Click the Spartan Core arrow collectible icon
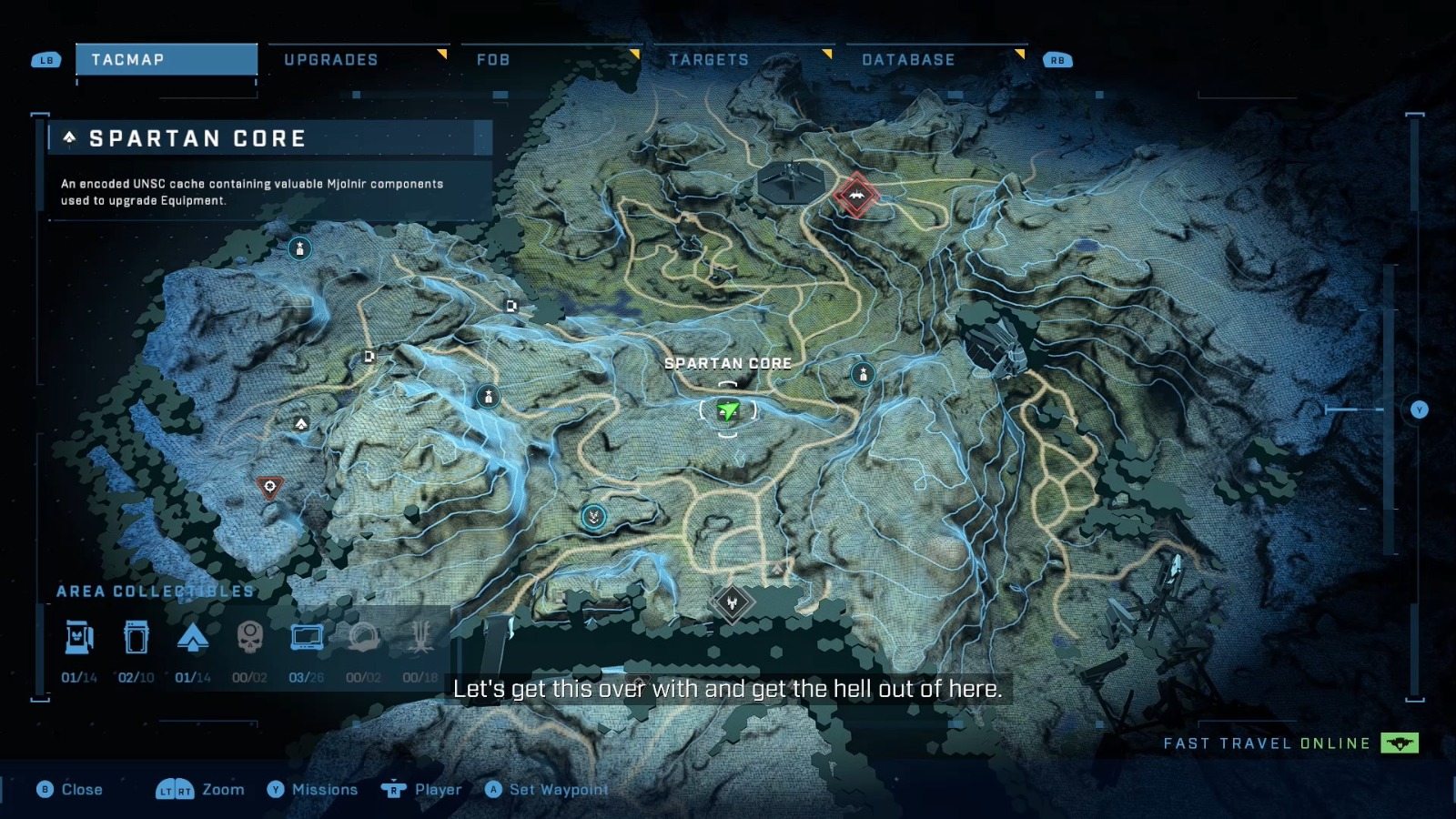The width and height of the screenshot is (1456, 819). tap(195, 638)
